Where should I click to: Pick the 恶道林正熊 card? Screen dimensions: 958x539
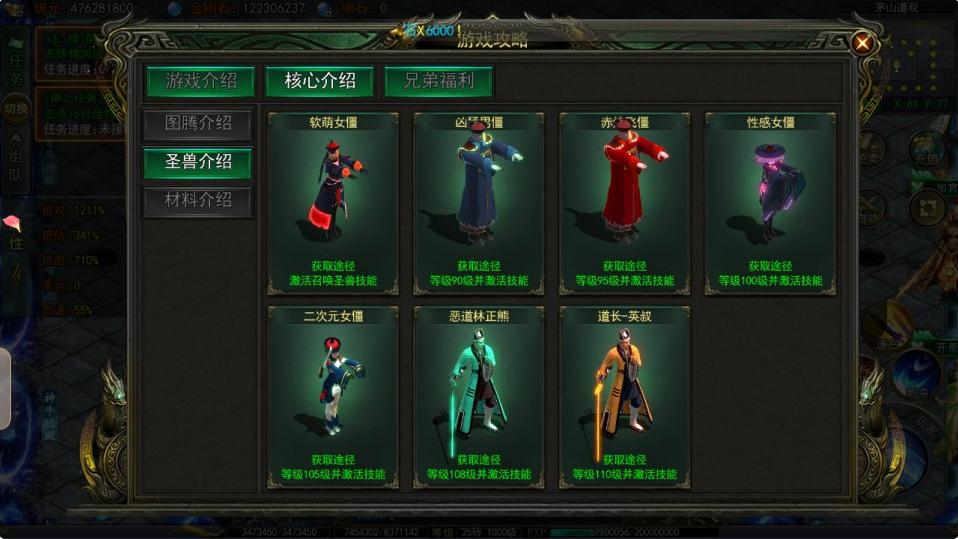pos(480,397)
